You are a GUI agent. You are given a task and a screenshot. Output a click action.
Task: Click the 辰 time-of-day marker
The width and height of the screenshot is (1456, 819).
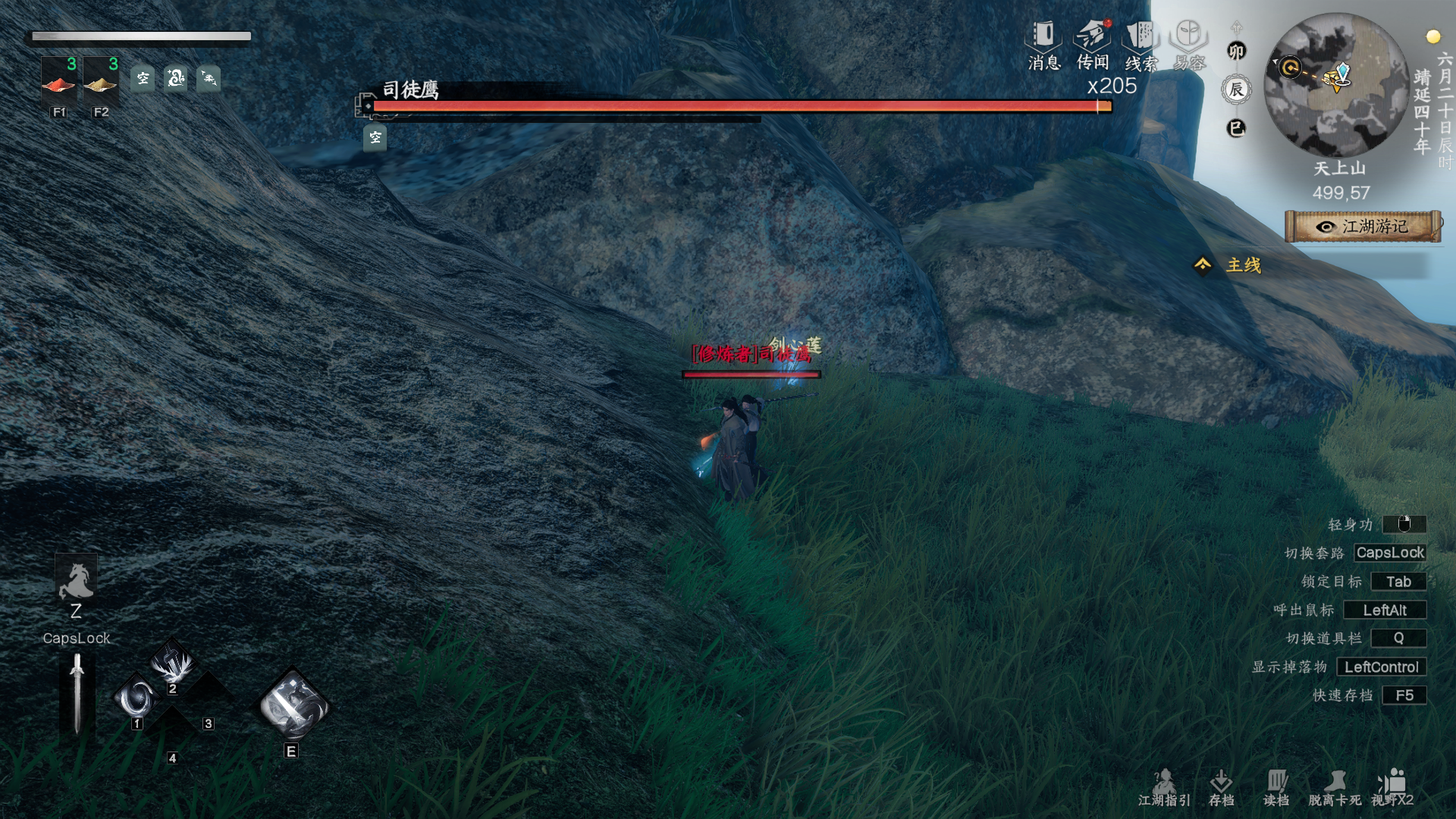(1236, 90)
